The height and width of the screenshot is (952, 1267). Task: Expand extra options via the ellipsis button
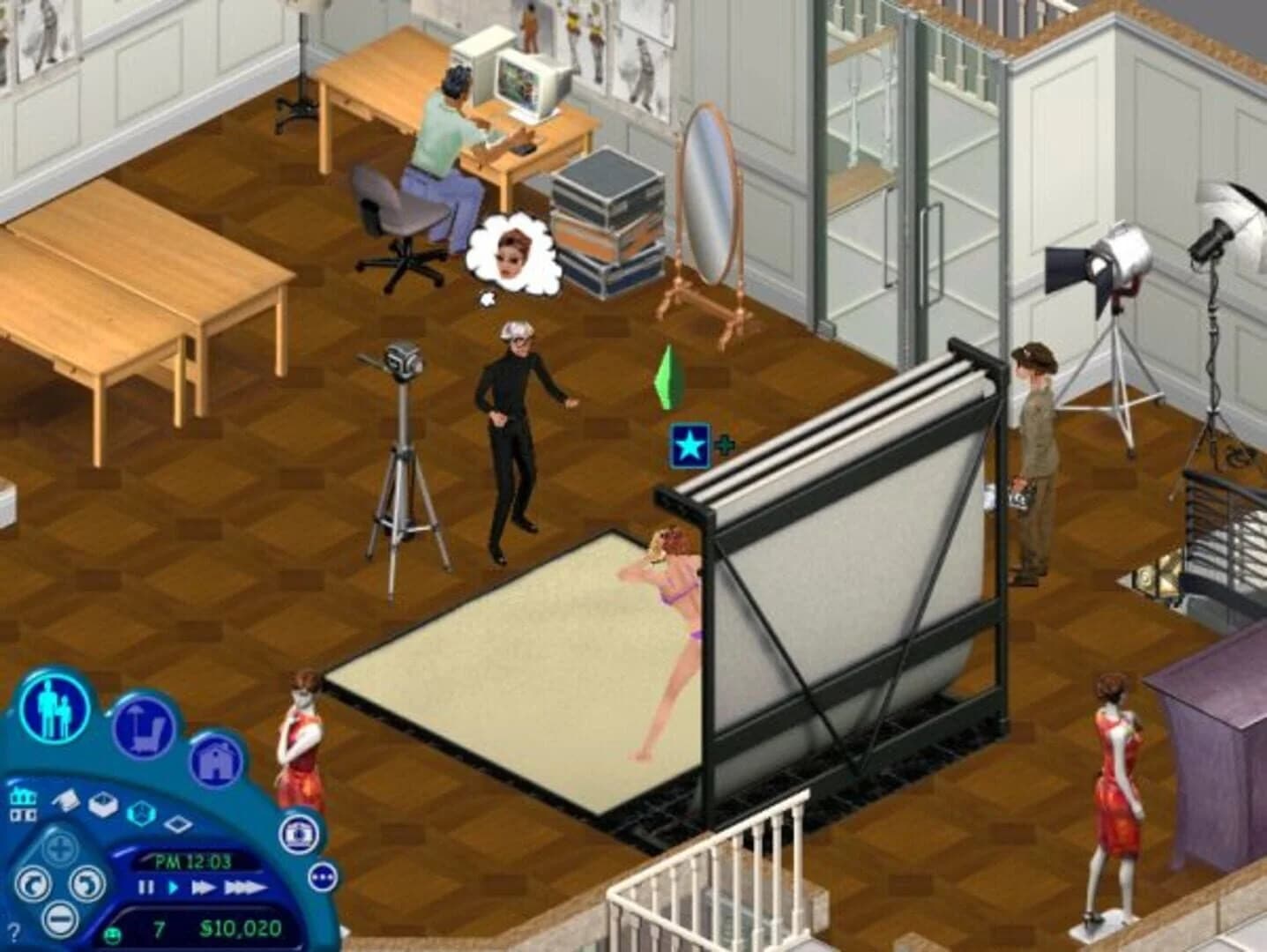point(324,876)
